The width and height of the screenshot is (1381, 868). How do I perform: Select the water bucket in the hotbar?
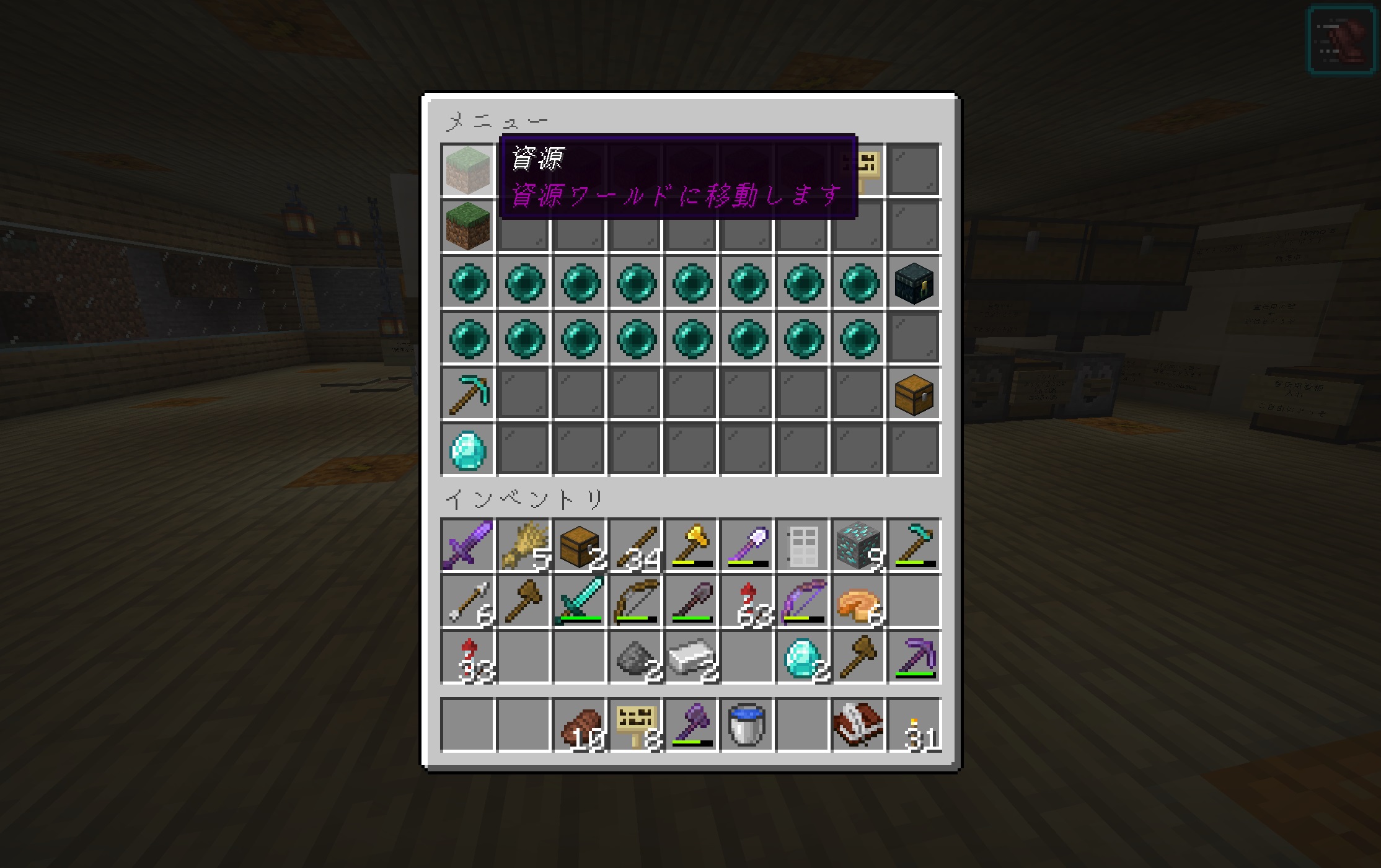point(747,725)
